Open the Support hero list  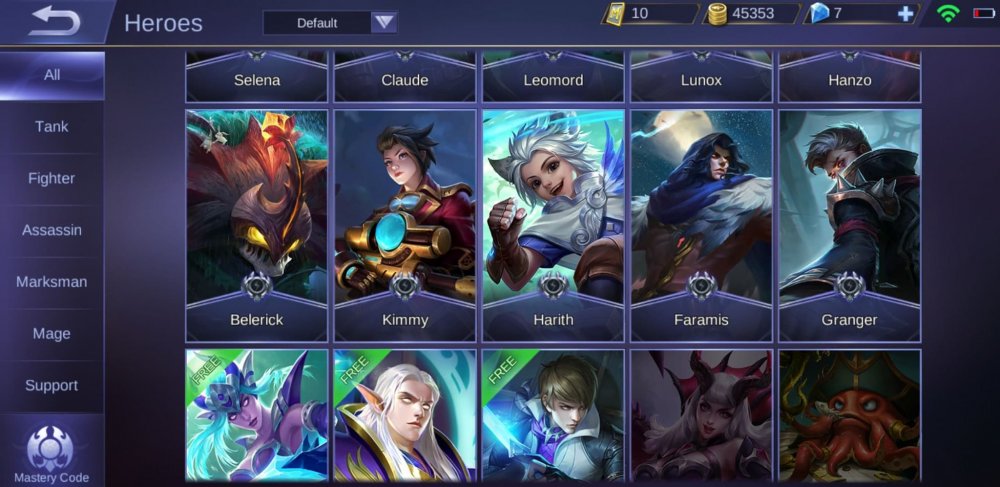tap(52, 385)
